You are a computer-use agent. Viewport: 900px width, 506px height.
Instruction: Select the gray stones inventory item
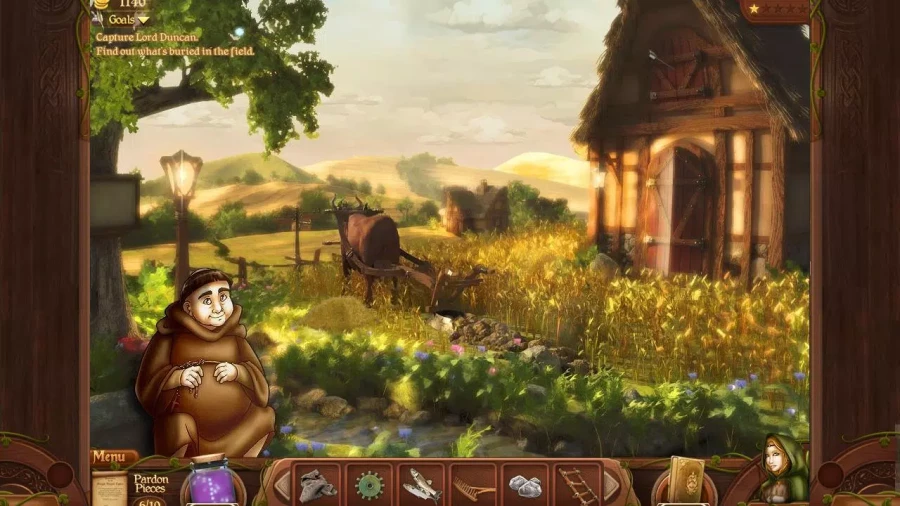click(525, 486)
